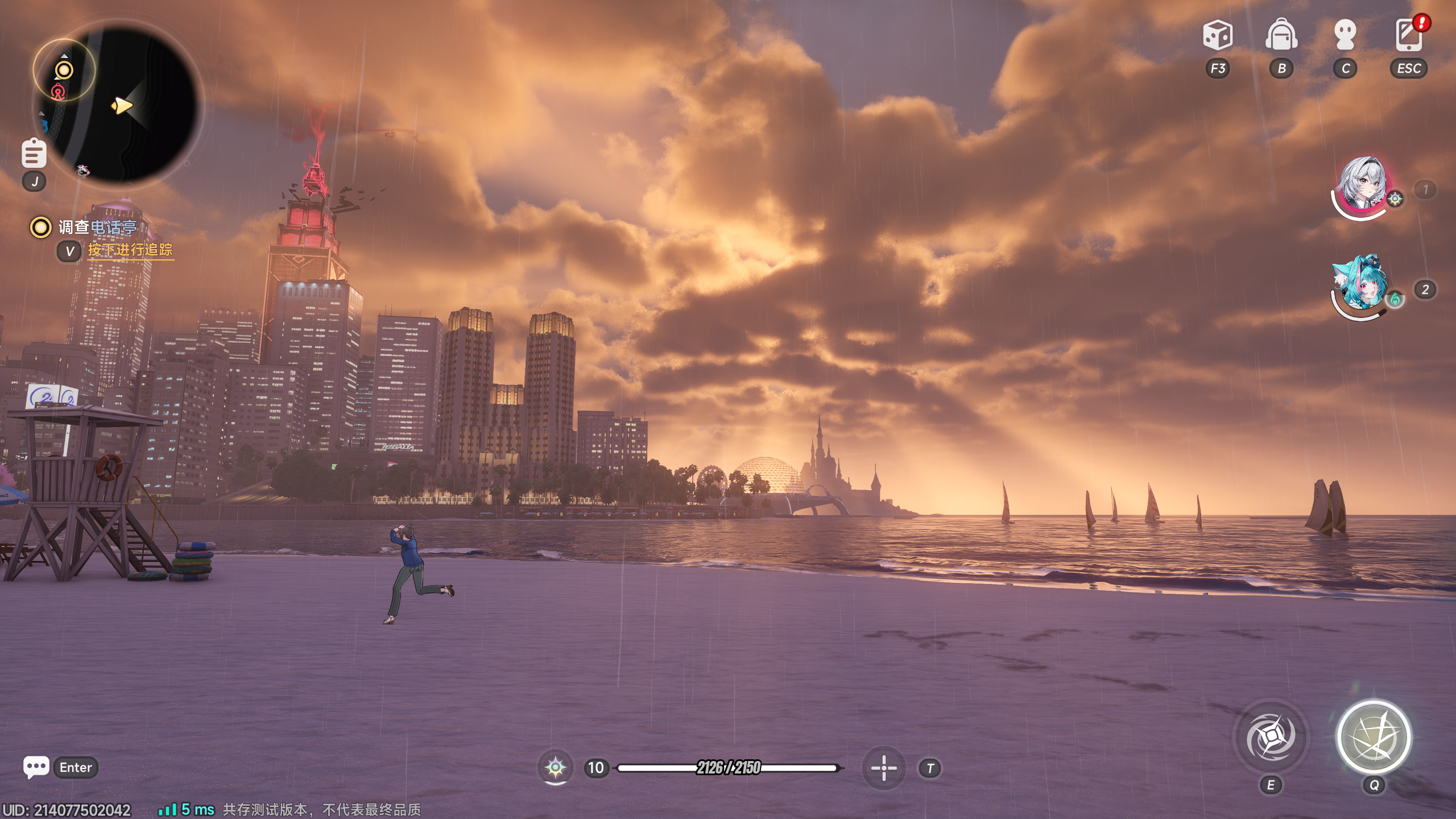Open the character screen icon
Image resolution: width=1456 pixels, height=819 pixels.
[x=1345, y=35]
